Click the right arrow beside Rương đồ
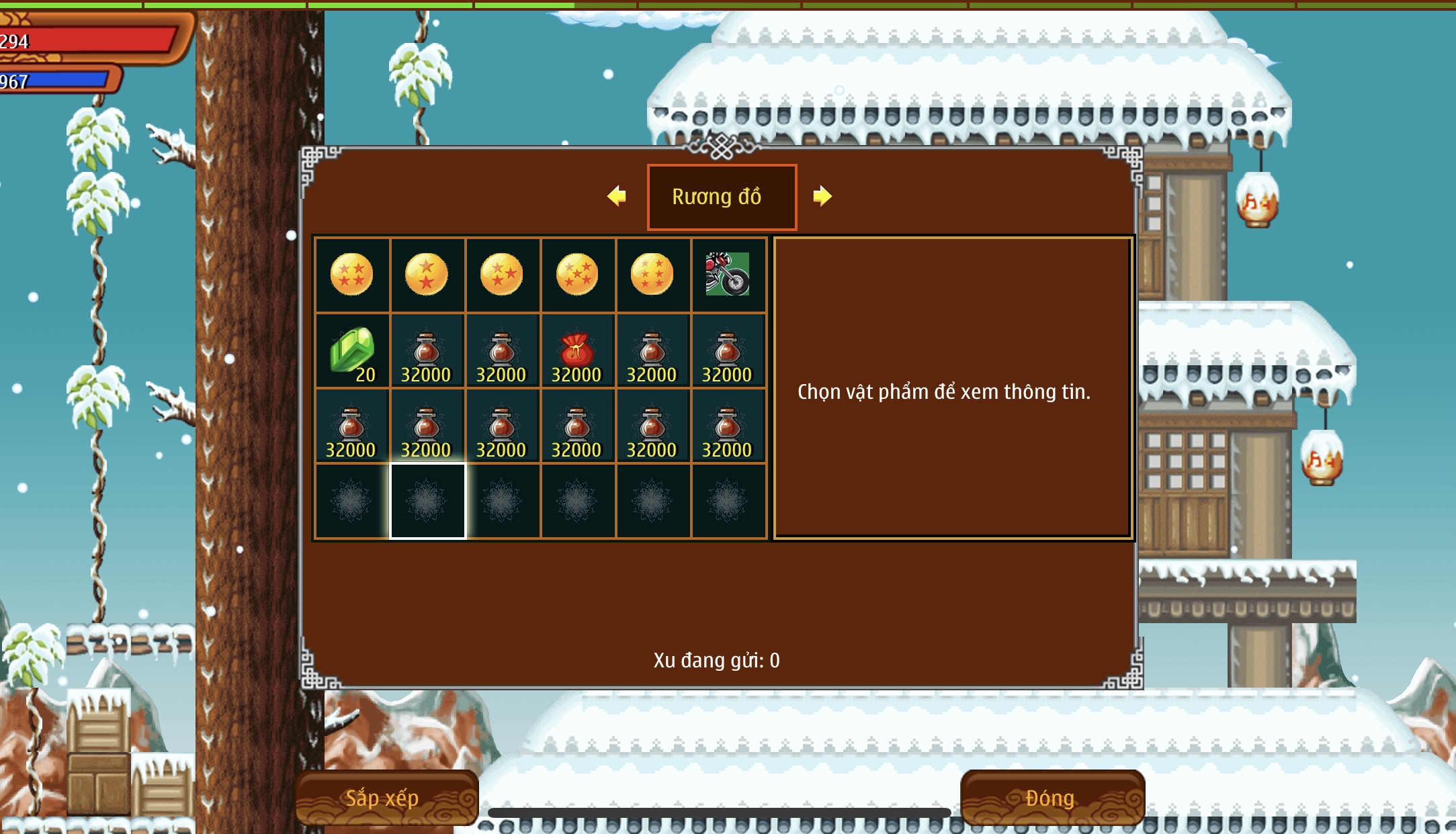Image resolution: width=1456 pixels, height=834 pixels. tap(822, 196)
